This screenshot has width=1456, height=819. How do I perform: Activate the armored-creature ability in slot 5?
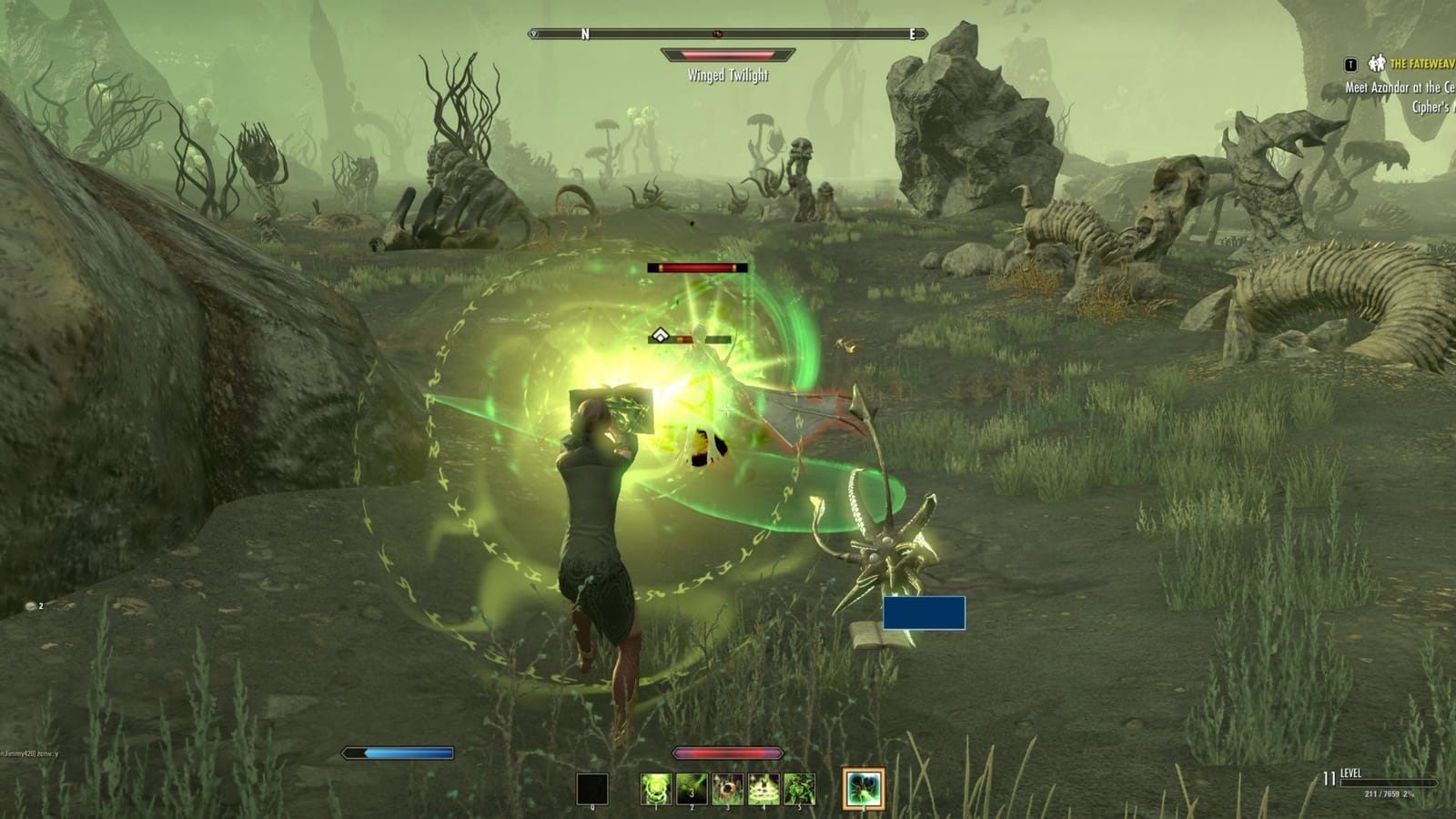(800, 788)
